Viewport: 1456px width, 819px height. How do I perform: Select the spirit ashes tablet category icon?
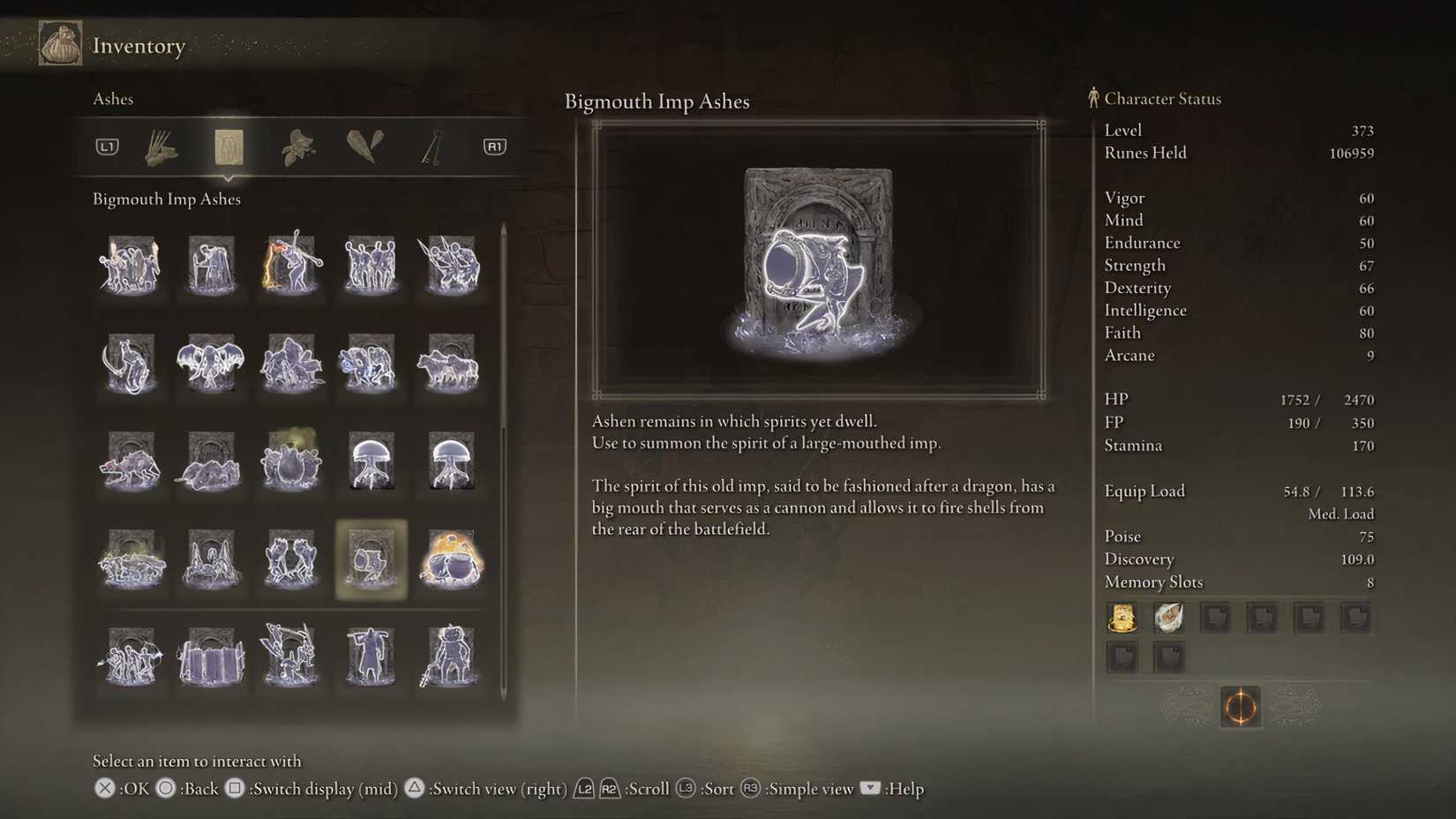[x=229, y=147]
